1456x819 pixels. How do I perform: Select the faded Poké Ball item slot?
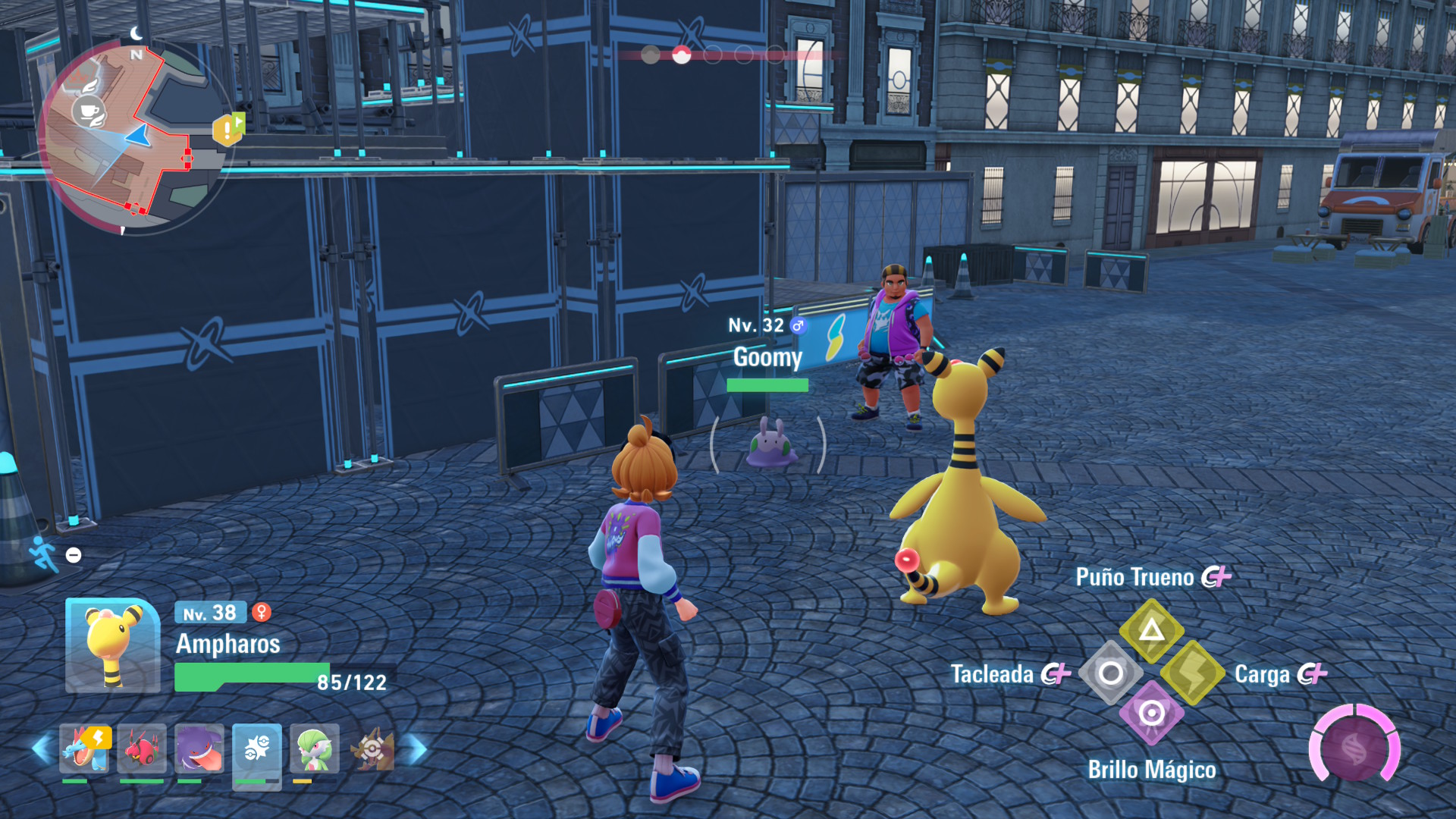(372, 748)
